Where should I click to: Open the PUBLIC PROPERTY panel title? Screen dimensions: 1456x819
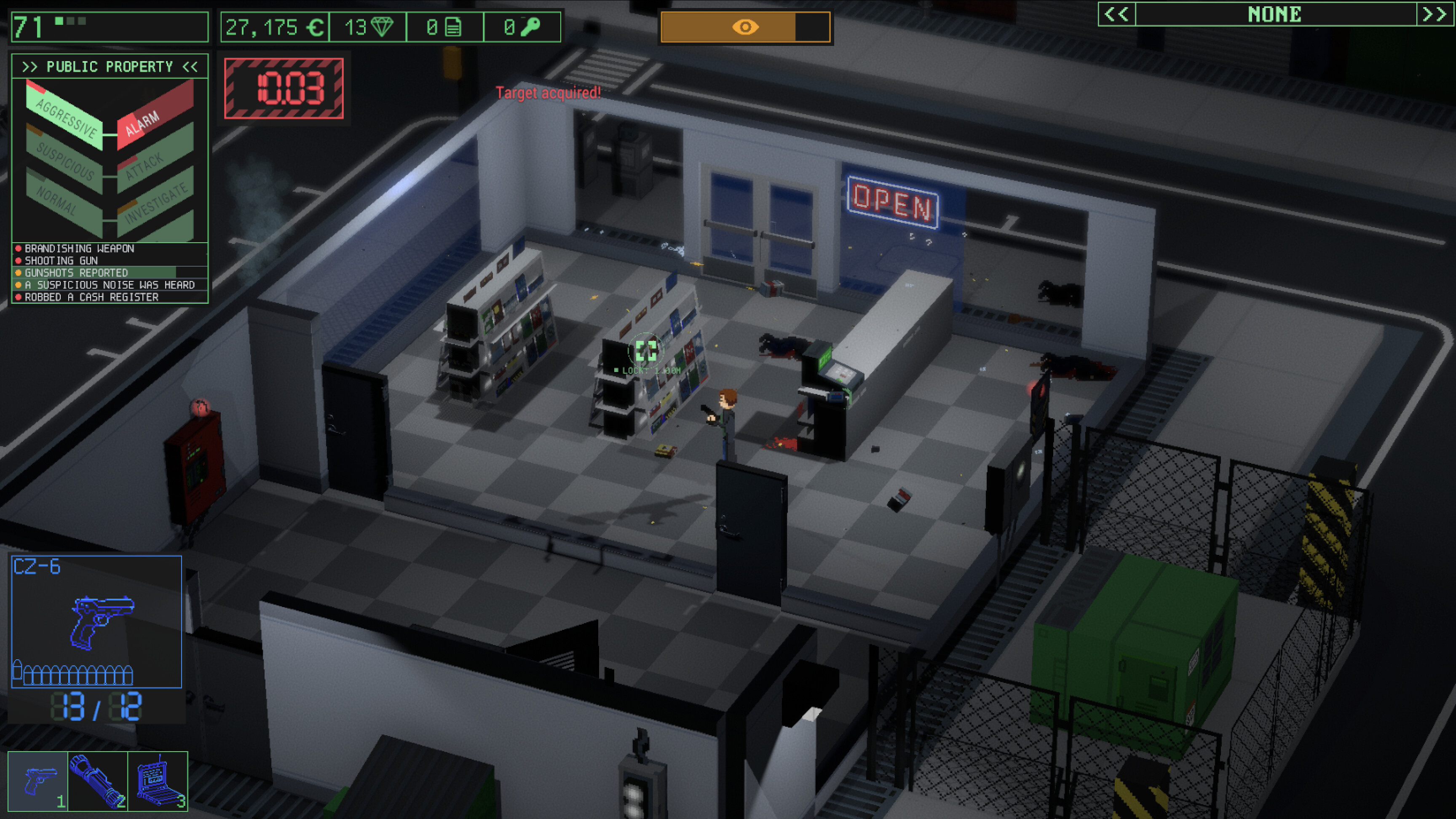point(110,66)
